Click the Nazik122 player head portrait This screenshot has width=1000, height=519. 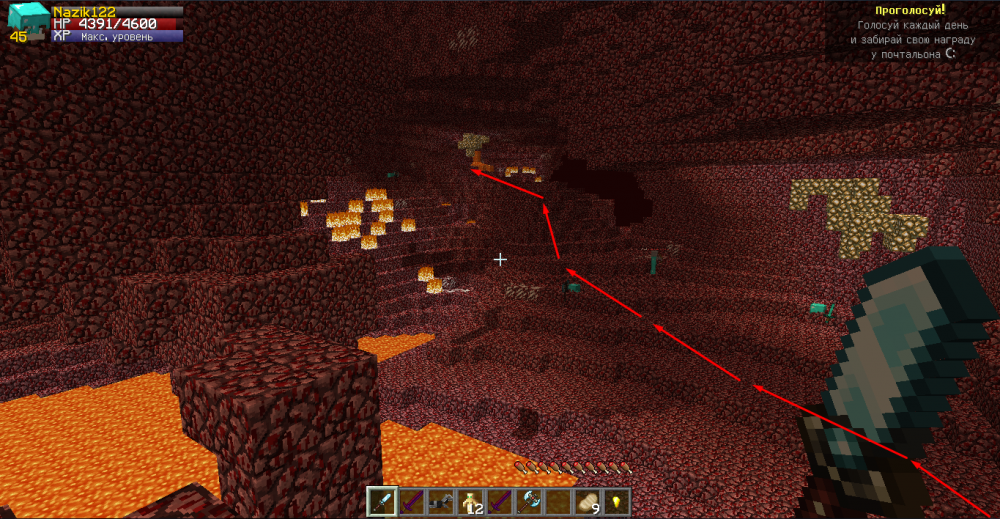(x=27, y=20)
